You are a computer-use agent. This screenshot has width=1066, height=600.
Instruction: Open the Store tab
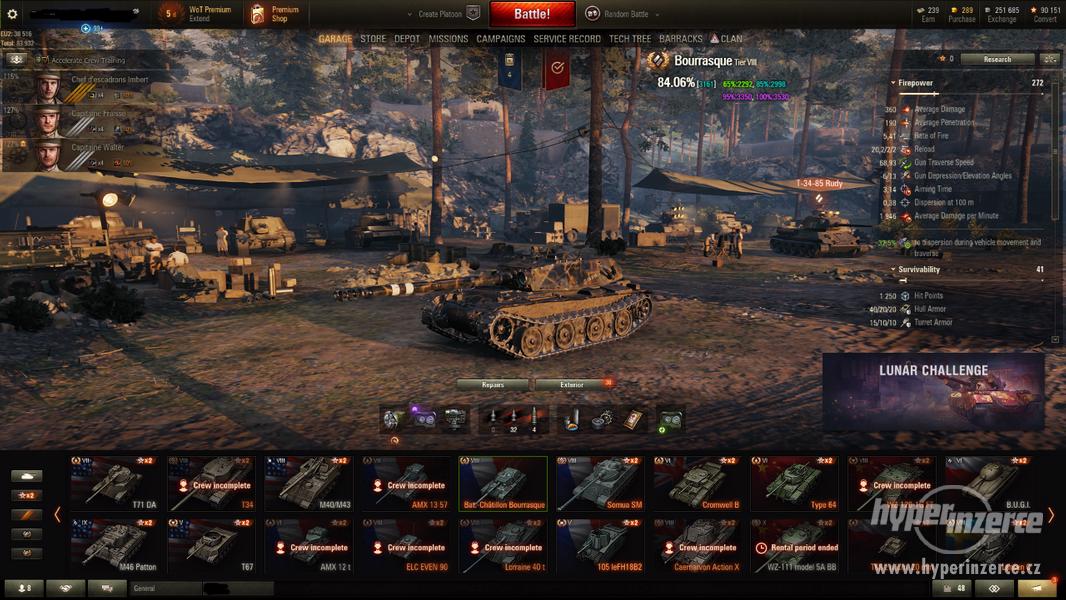(x=373, y=39)
